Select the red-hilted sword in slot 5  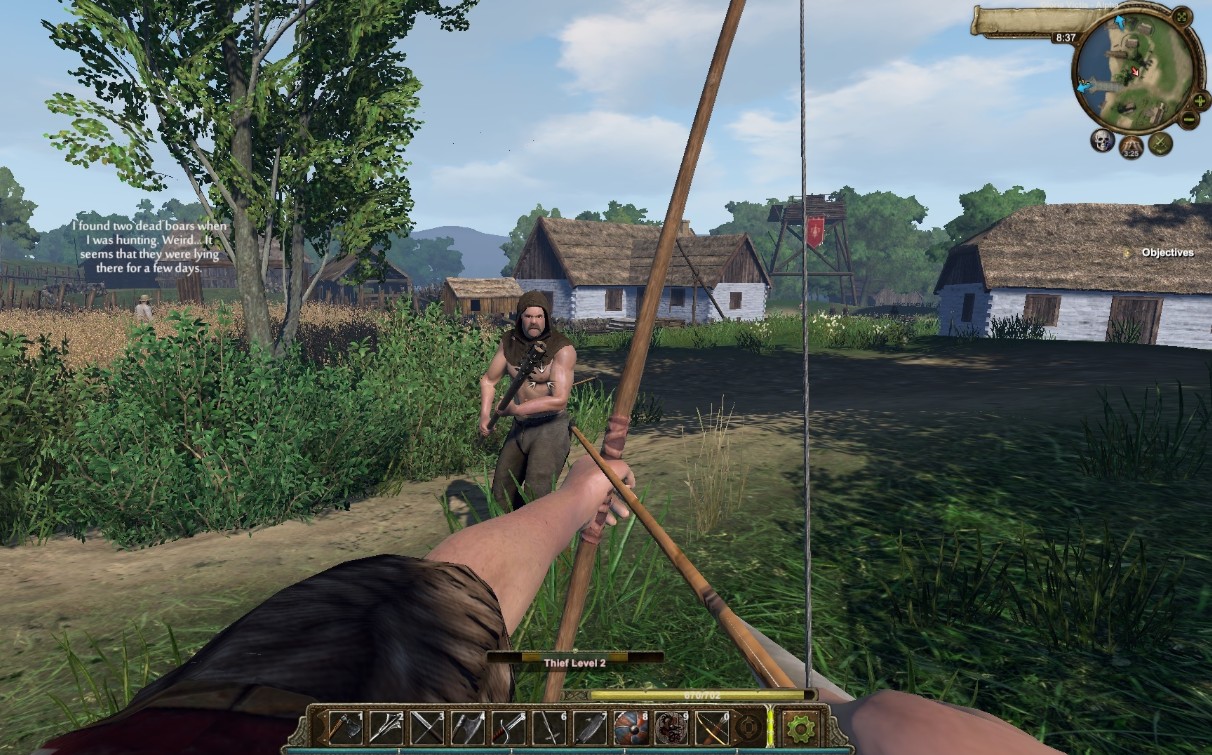pyautogui.click(x=509, y=727)
